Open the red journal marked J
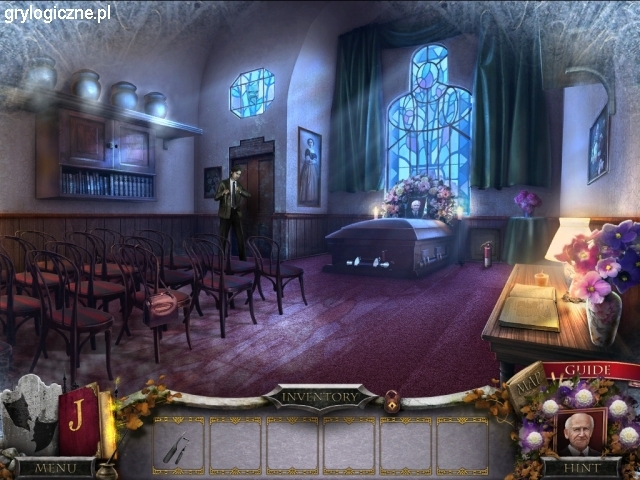640x480 pixels. (77, 418)
